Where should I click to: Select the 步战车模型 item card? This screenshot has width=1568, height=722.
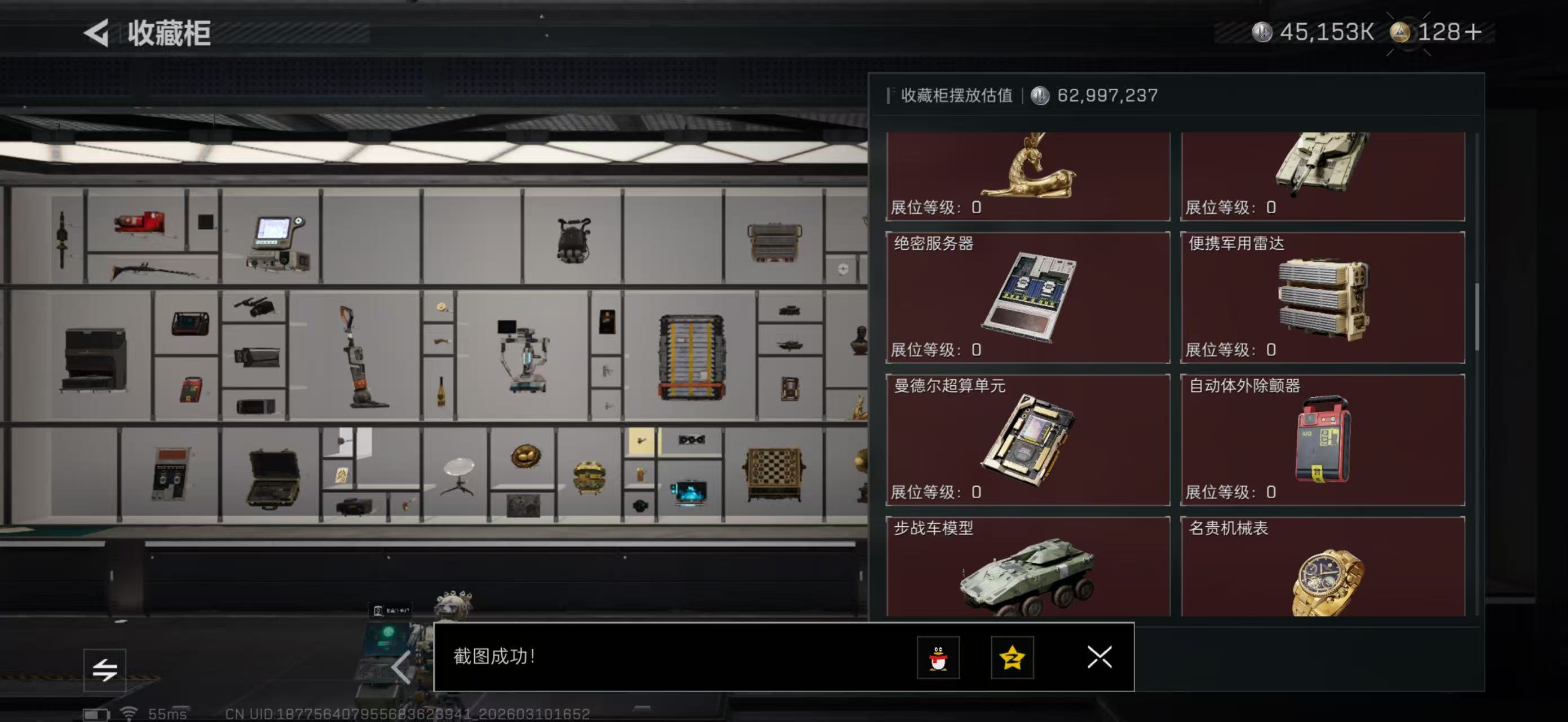tap(1027, 573)
